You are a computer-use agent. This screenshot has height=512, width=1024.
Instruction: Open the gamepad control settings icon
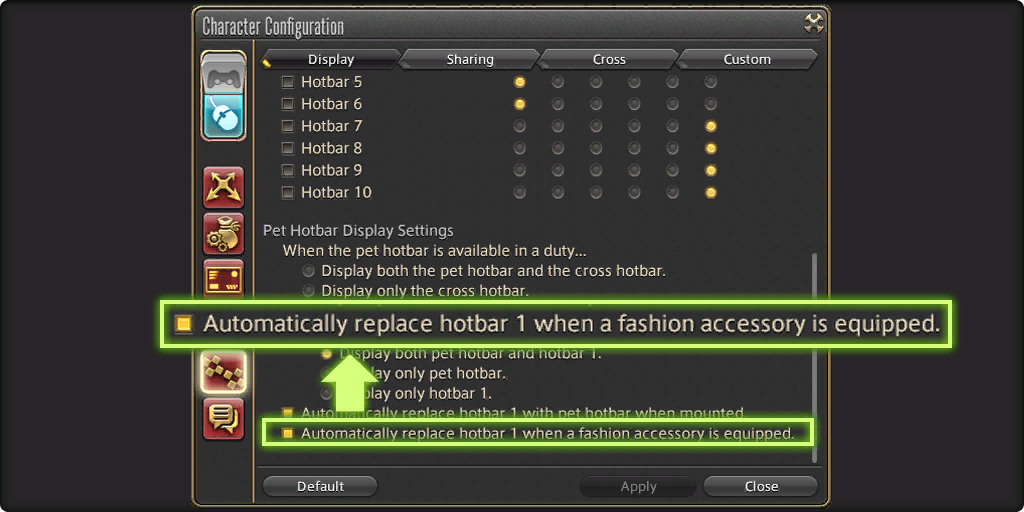point(223,74)
